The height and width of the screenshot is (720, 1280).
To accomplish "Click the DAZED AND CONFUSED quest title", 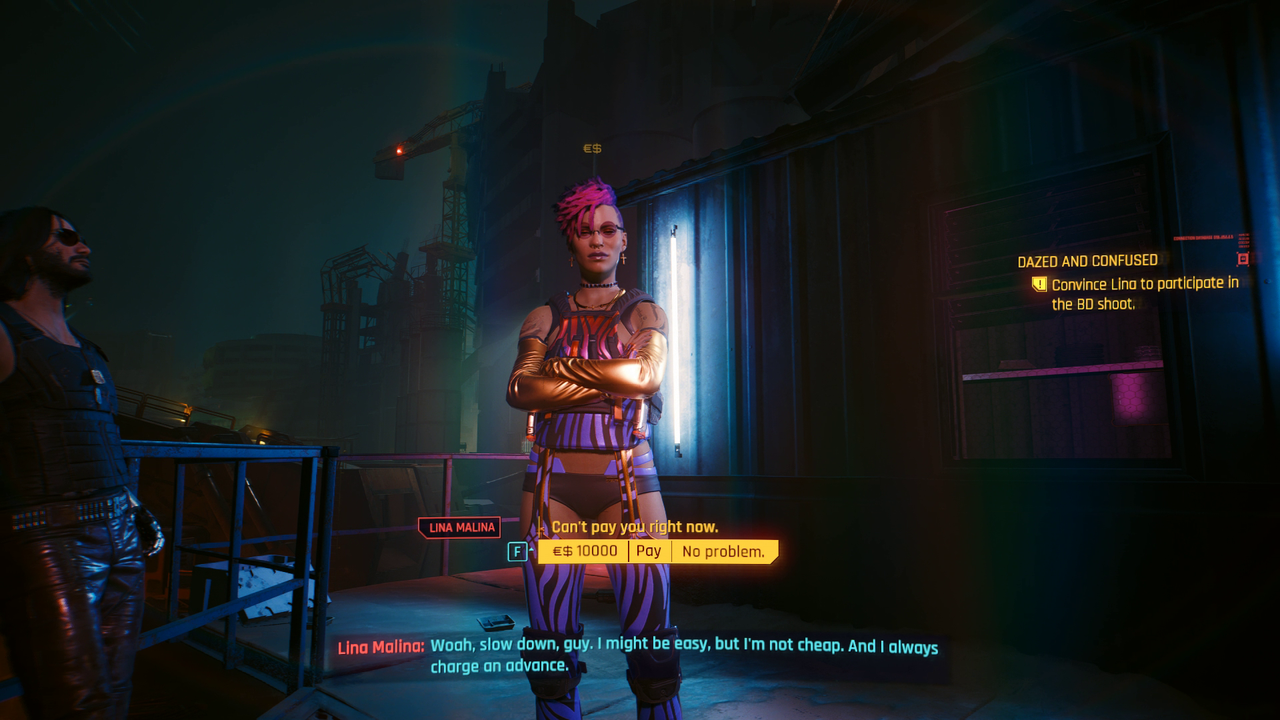I will pyautogui.click(x=1087, y=260).
